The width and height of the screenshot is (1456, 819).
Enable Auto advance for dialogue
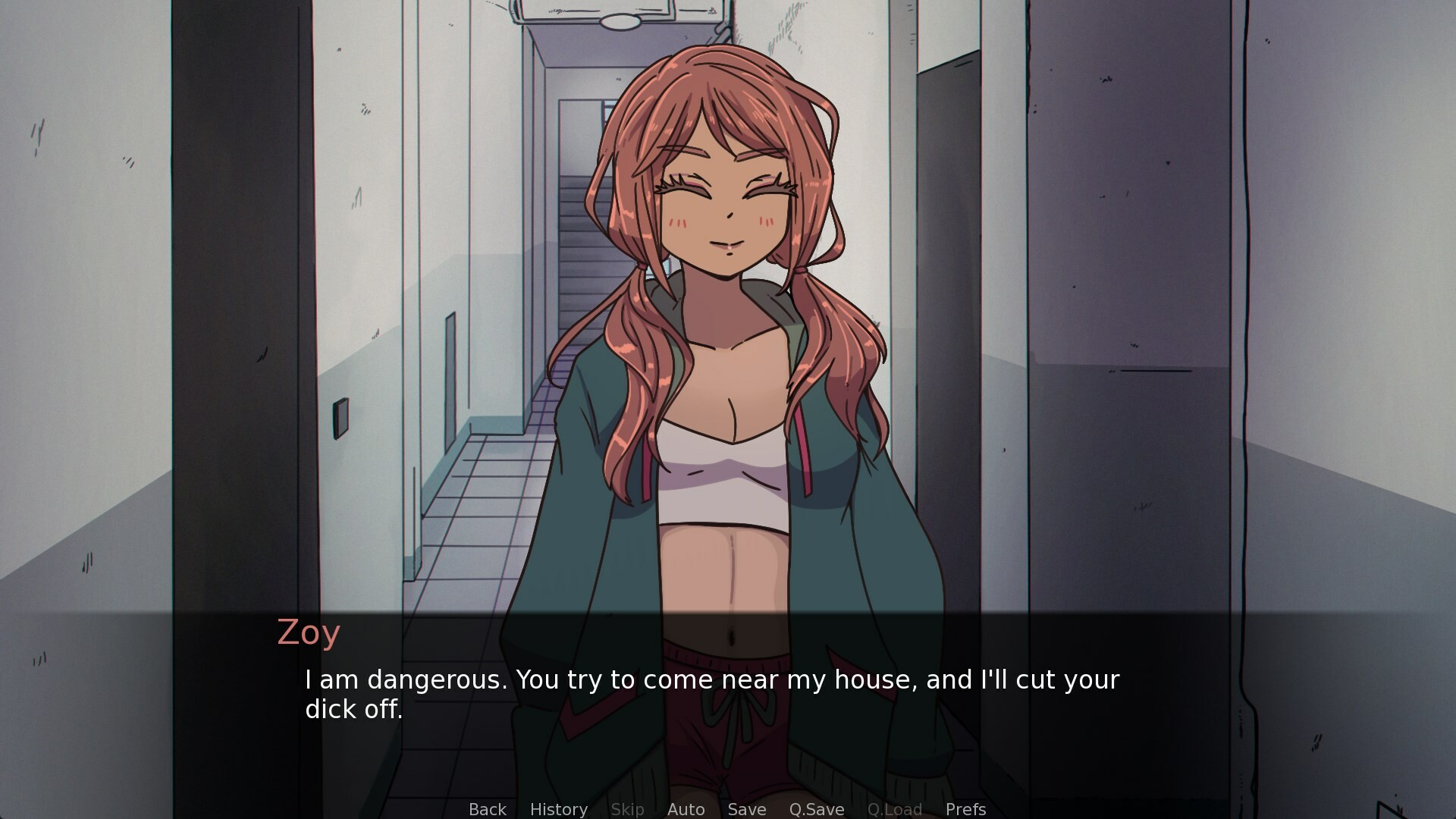[x=686, y=809]
